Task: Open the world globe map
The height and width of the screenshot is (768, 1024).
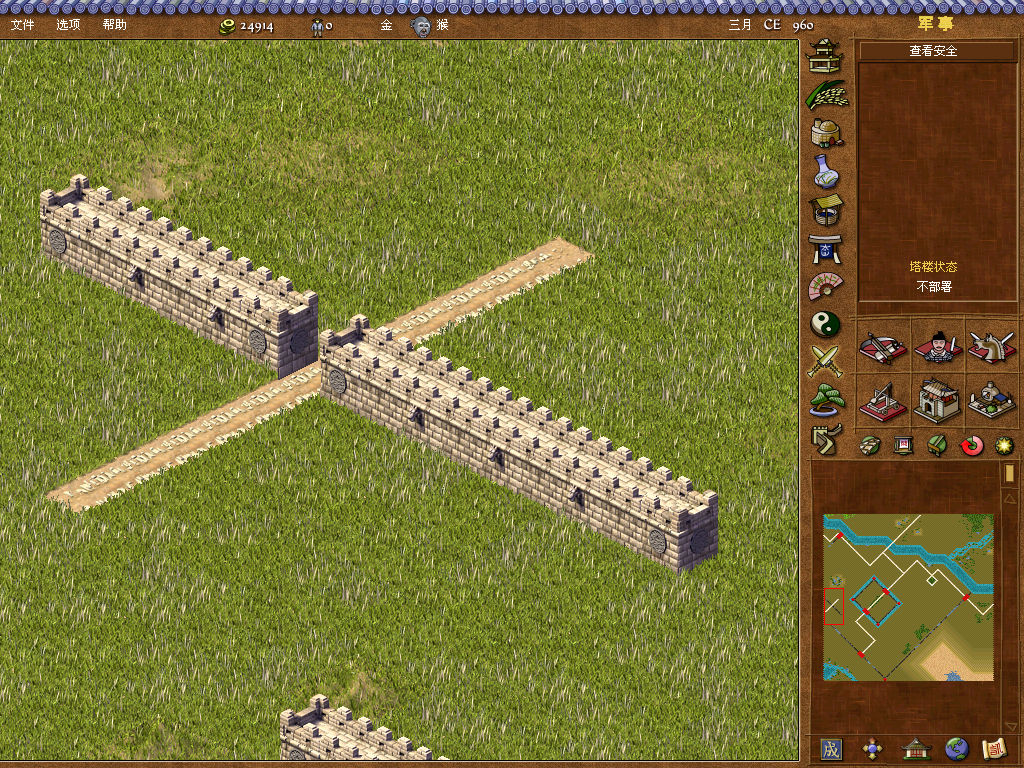Action: (x=957, y=748)
